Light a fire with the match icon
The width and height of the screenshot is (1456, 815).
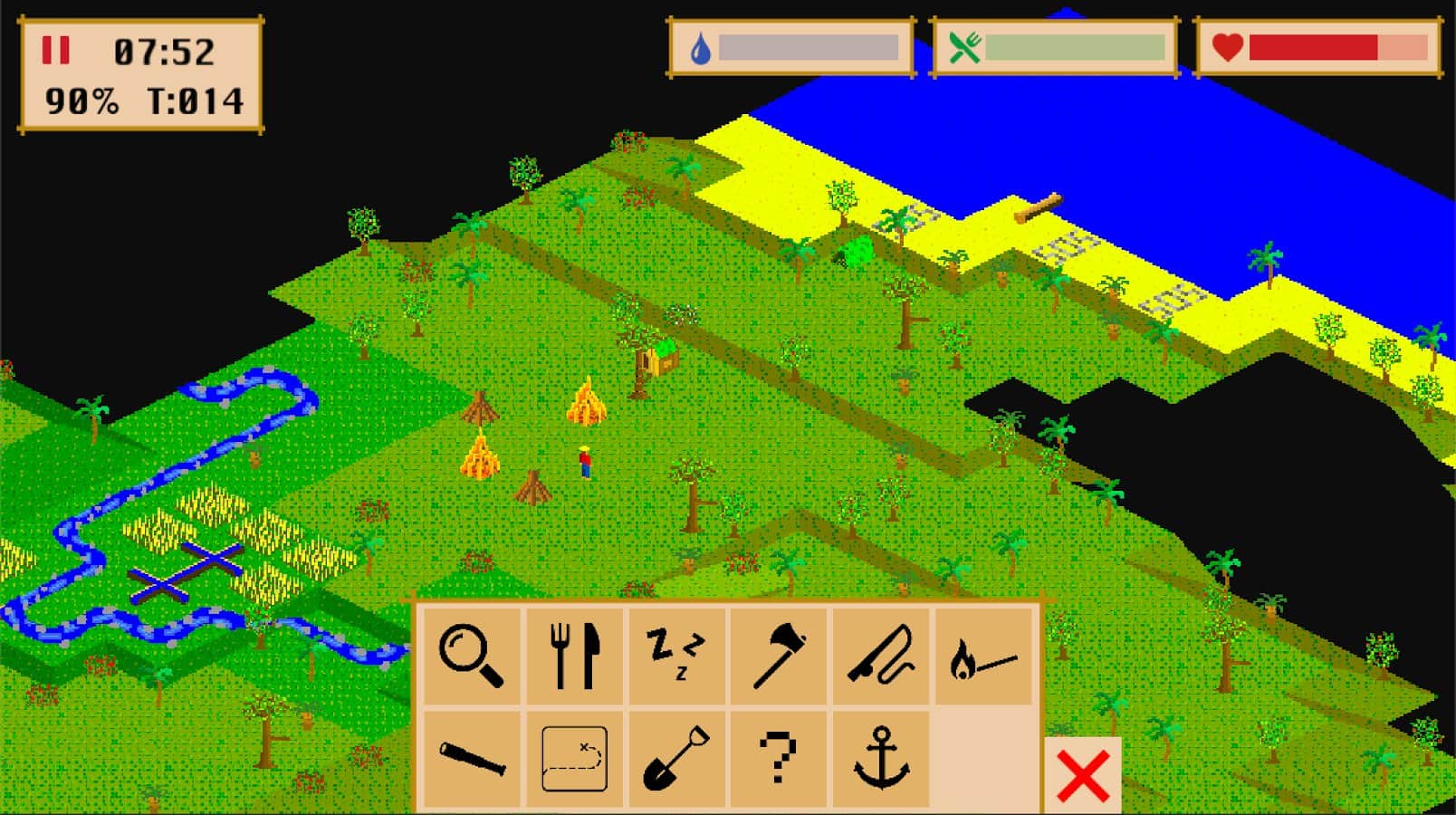pos(983,657)
